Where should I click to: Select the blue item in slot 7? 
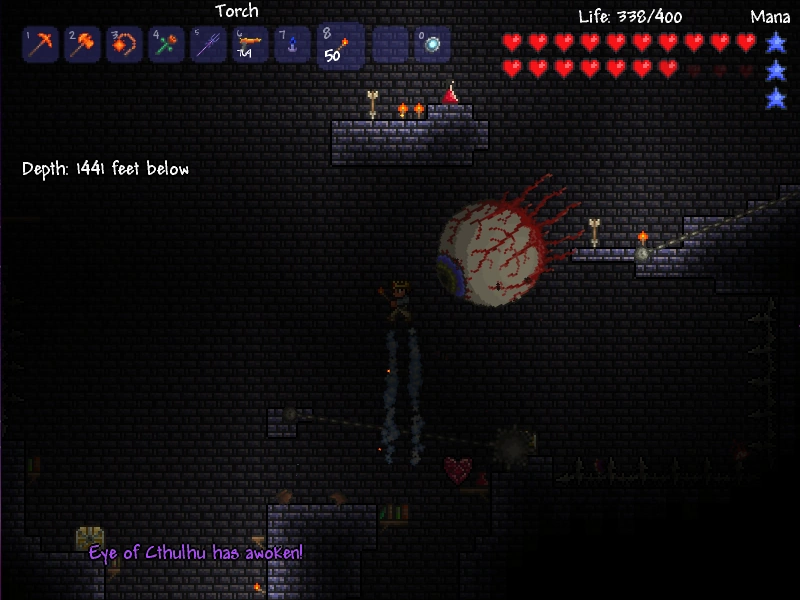tap(292, 45)
